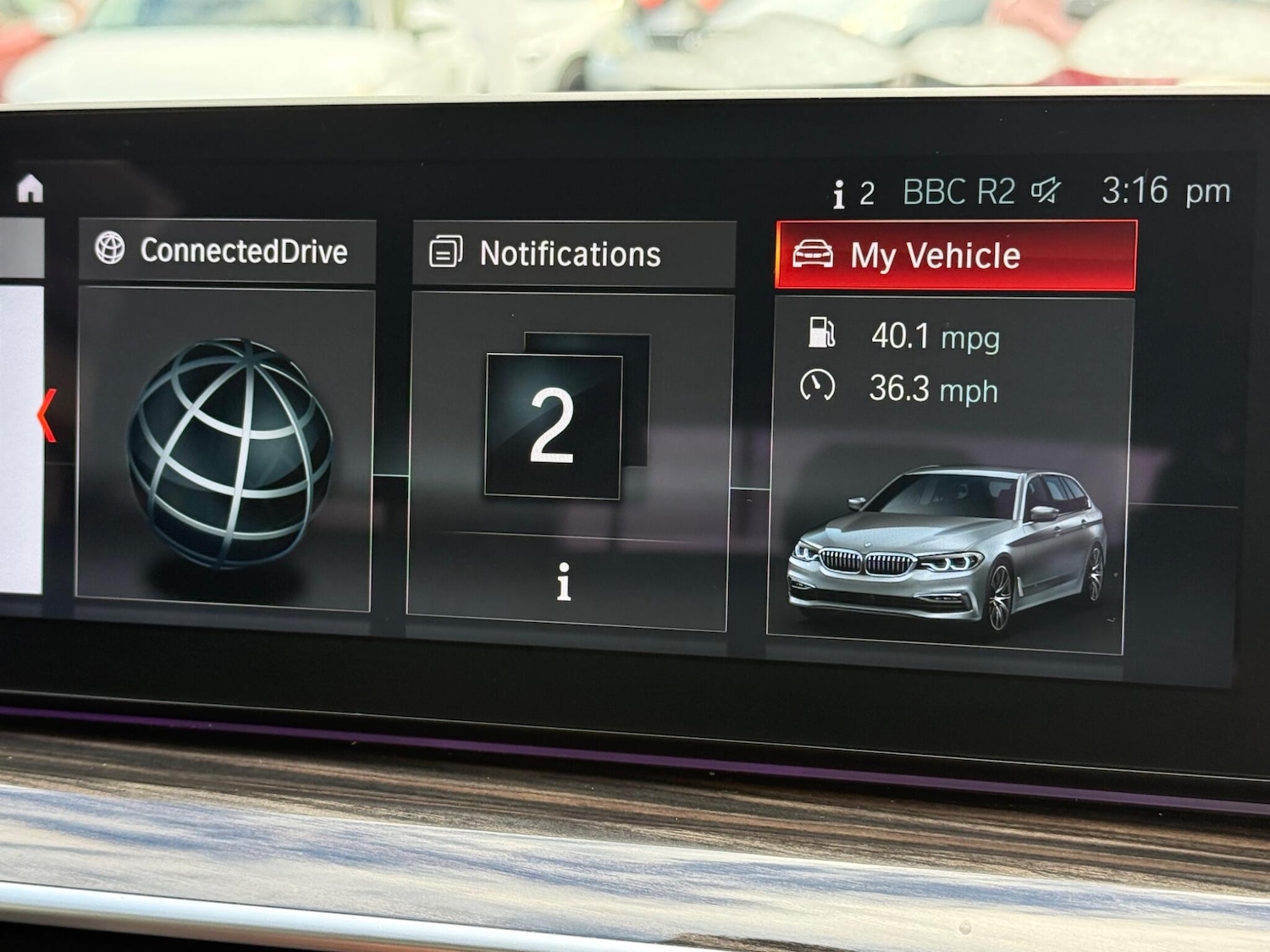Click the partially visible tile on the left edge
Viewport: 1270px width, 952px height.
tap(17, 423)
